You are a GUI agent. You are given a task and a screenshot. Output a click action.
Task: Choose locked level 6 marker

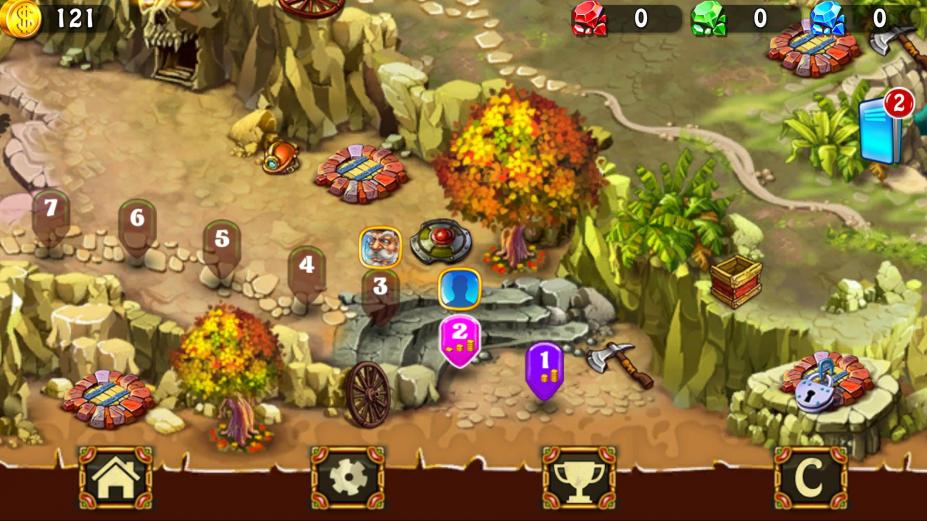coord(137,221)
